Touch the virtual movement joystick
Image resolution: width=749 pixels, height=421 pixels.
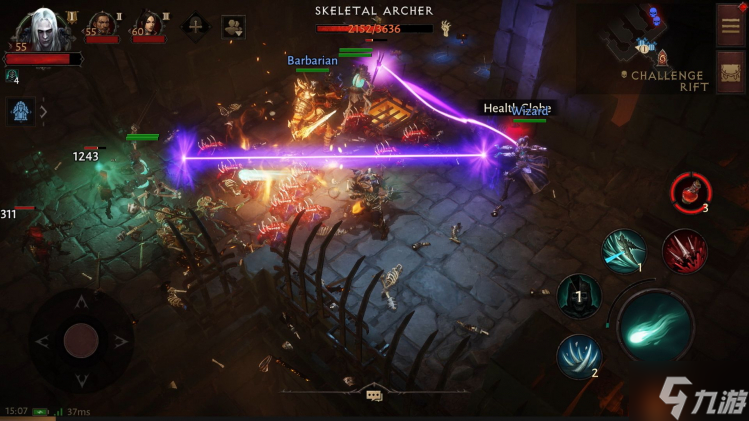[80, 341]
